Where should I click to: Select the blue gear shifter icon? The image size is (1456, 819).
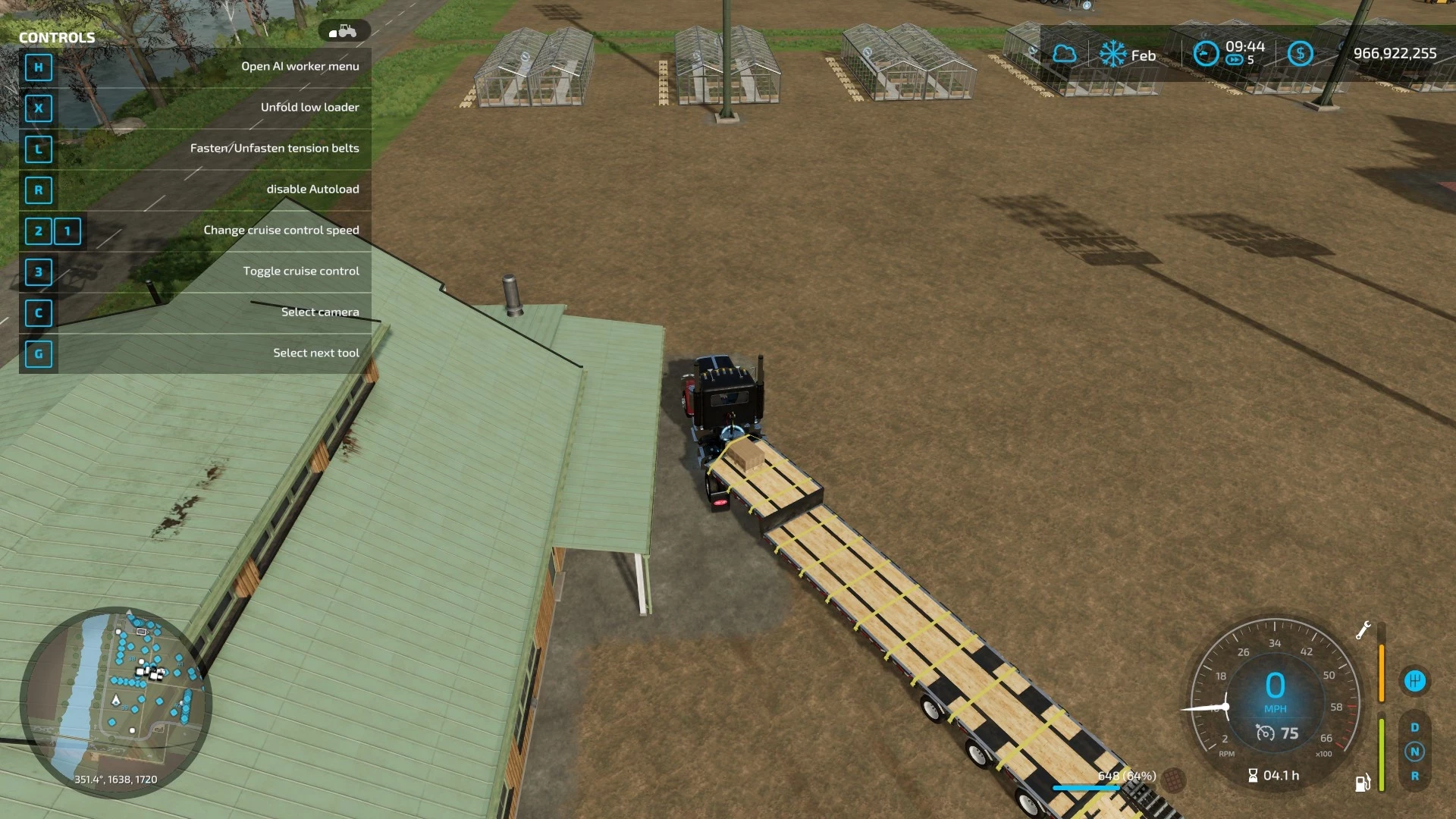pyautogui.click(x=1416, y=680)
